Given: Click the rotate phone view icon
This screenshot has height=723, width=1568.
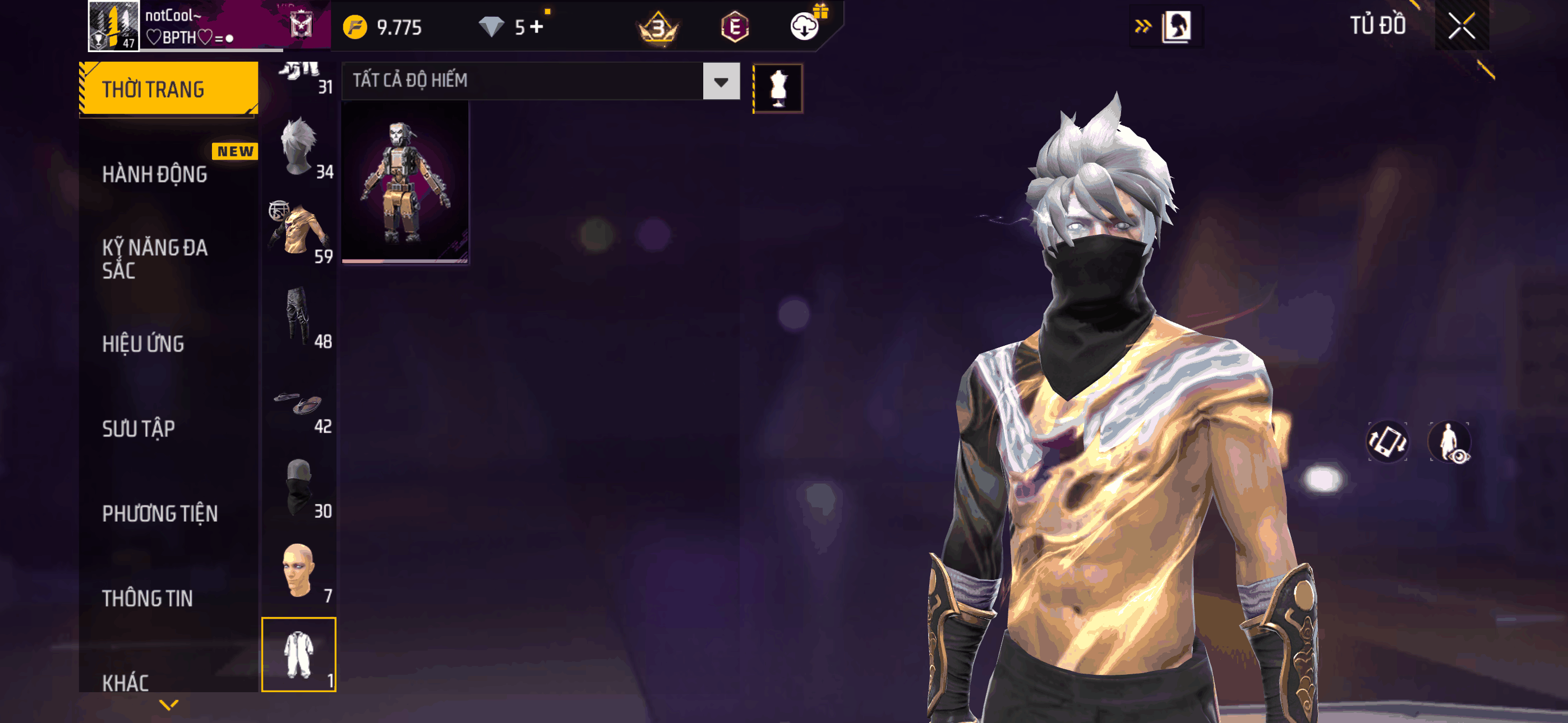Looking at the screenshot, I should click(1387, 441).
